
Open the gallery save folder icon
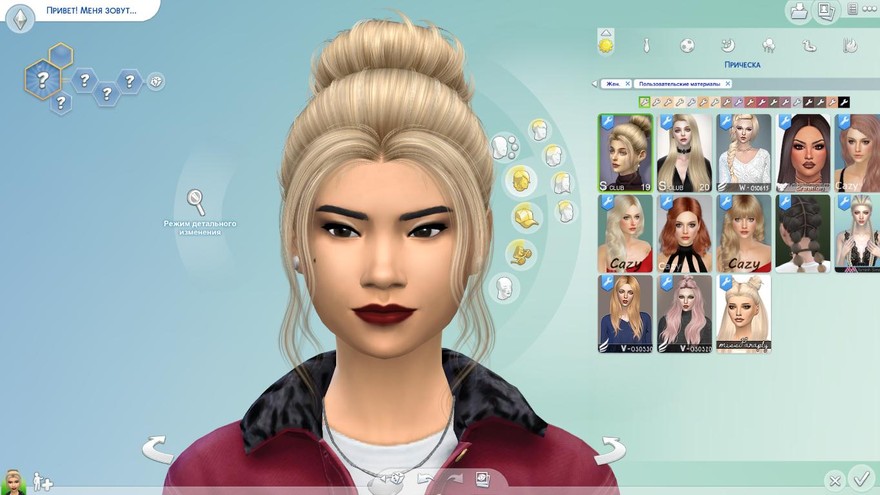[798, 12]
